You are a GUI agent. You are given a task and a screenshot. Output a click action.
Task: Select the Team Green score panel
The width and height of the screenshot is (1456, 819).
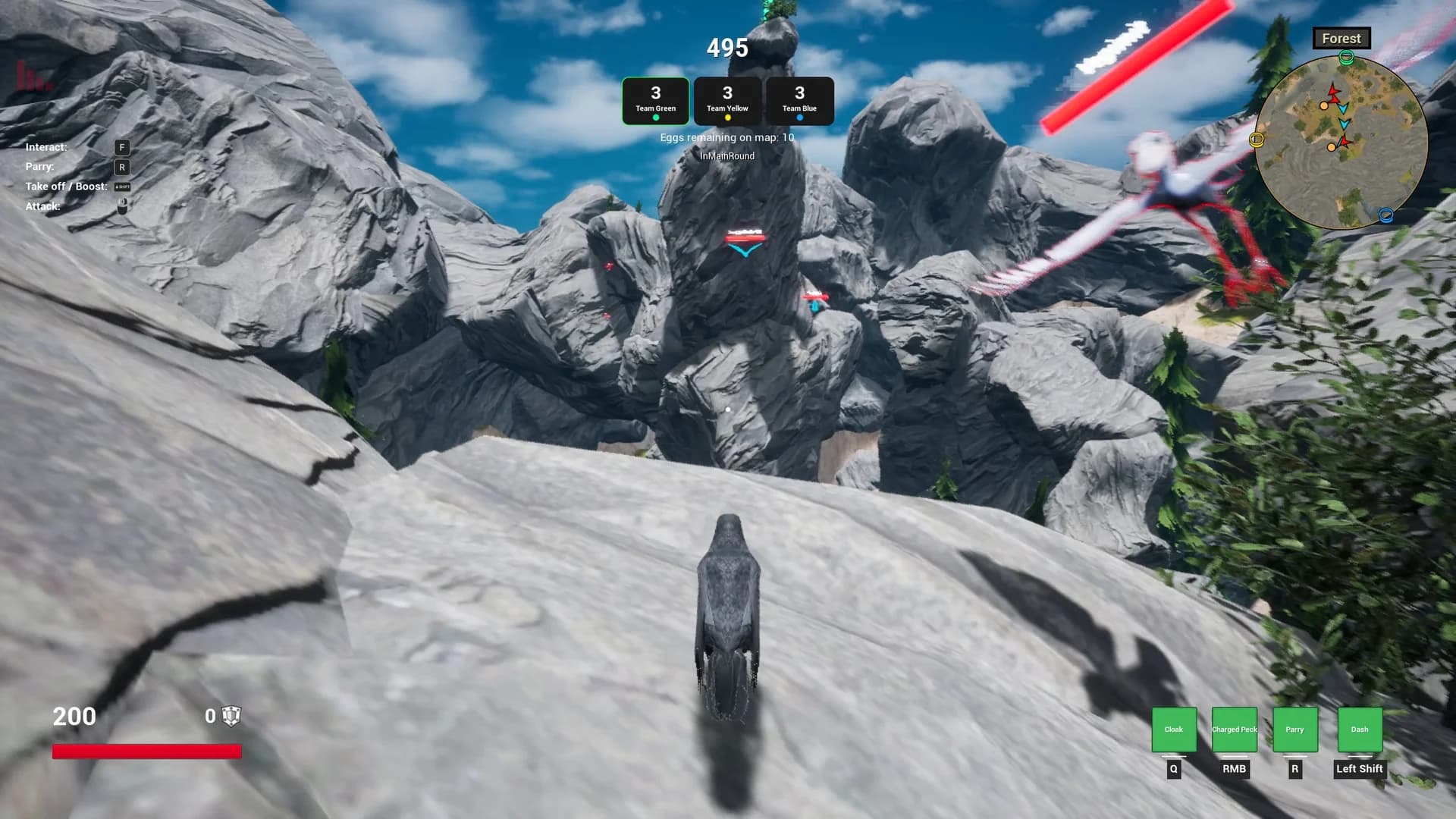[x=655, y=100]
